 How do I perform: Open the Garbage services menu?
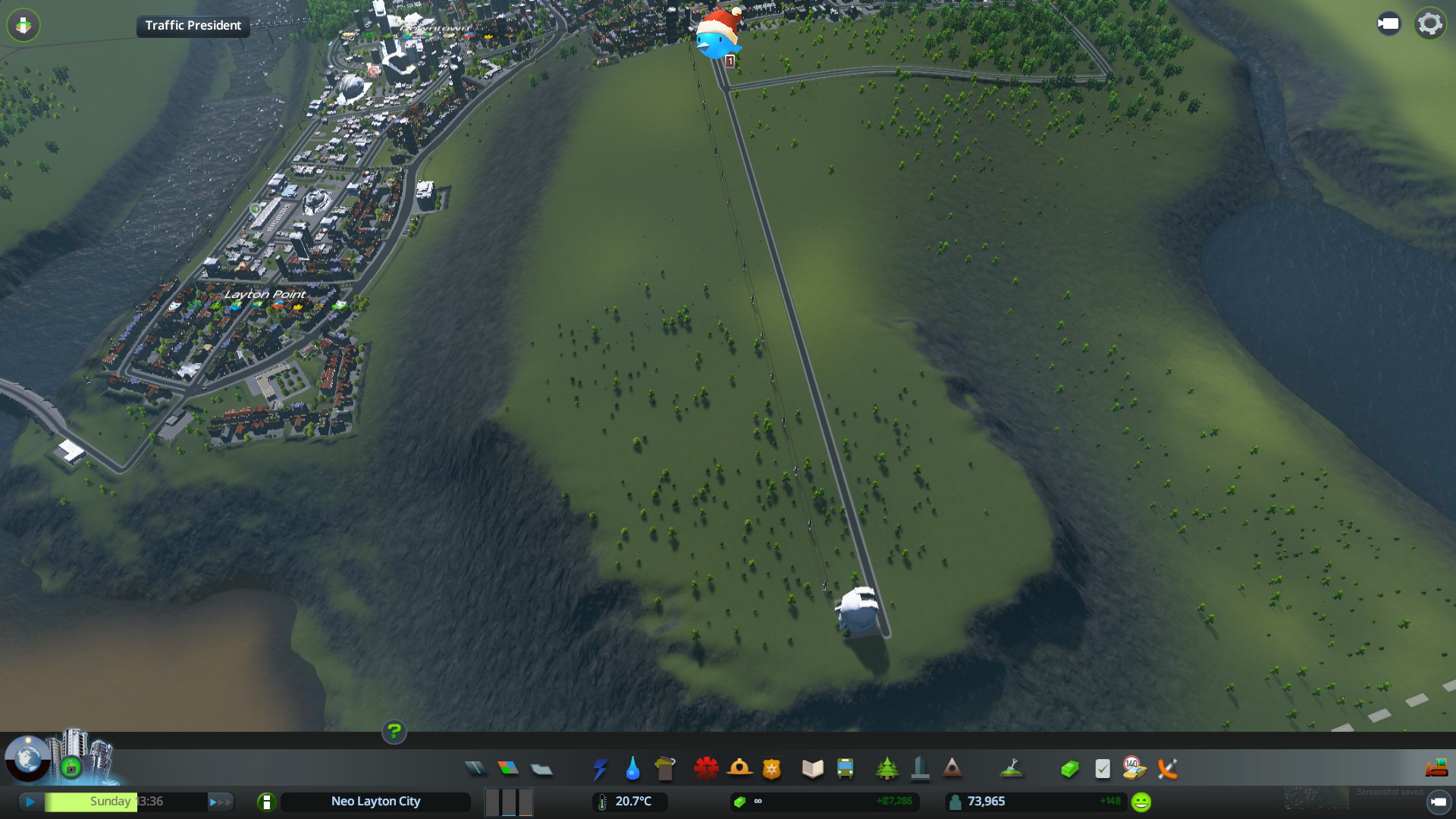coord(665,769)
